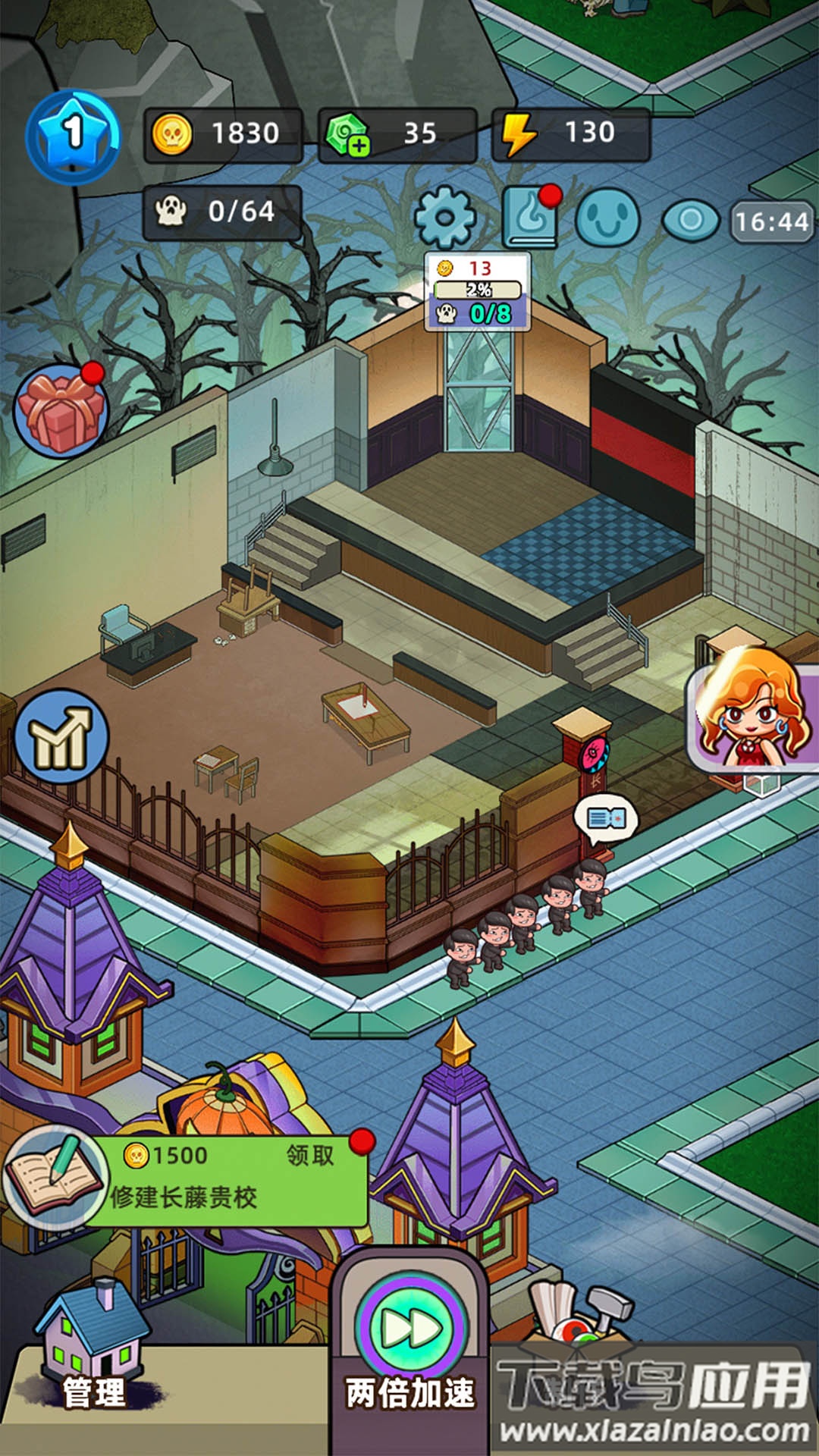819x1456 pixels.
Task: Tap the ticket speech bubble
Action: click(x=607, y=819)
